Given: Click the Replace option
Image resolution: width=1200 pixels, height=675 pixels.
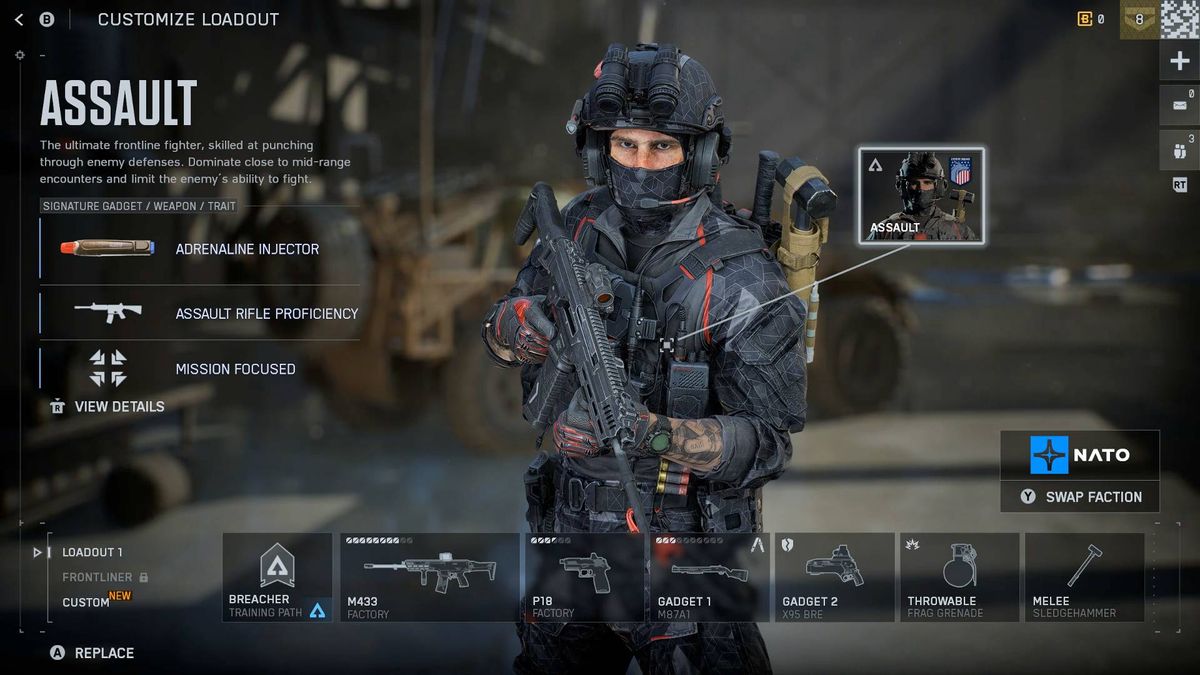Looking at the screenshot, I should [93, 653].
